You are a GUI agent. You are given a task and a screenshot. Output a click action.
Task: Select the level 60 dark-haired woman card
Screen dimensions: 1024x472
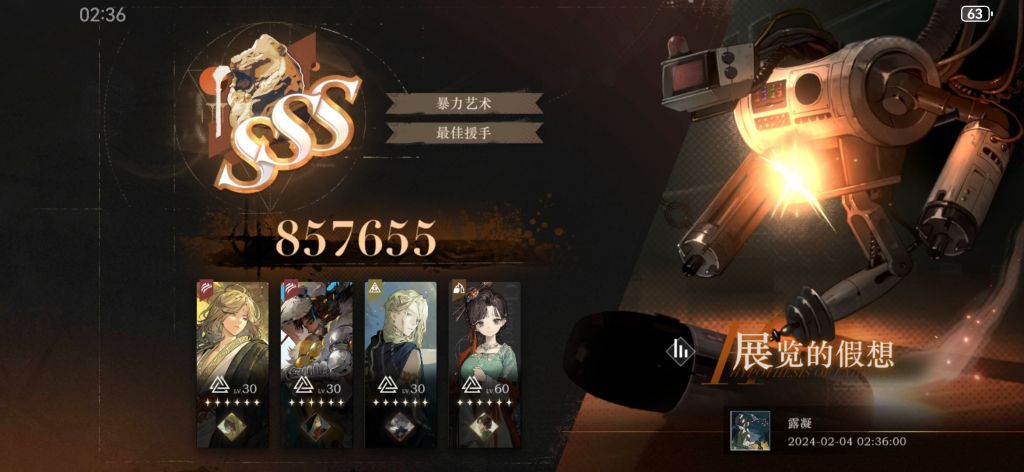pyautogui.click(x=484, y=363)
